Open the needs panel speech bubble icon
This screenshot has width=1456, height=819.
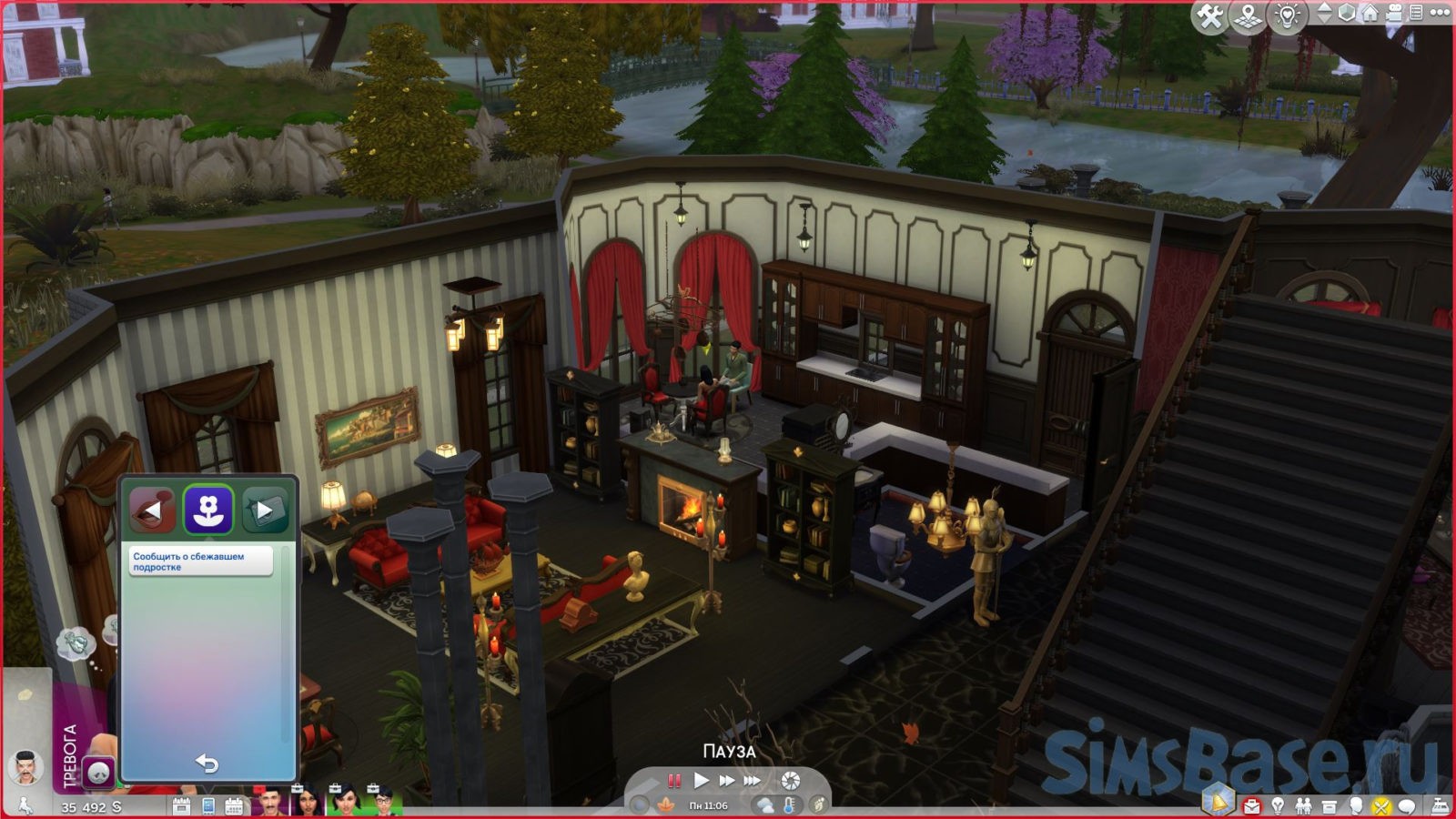click(1407, 806)
